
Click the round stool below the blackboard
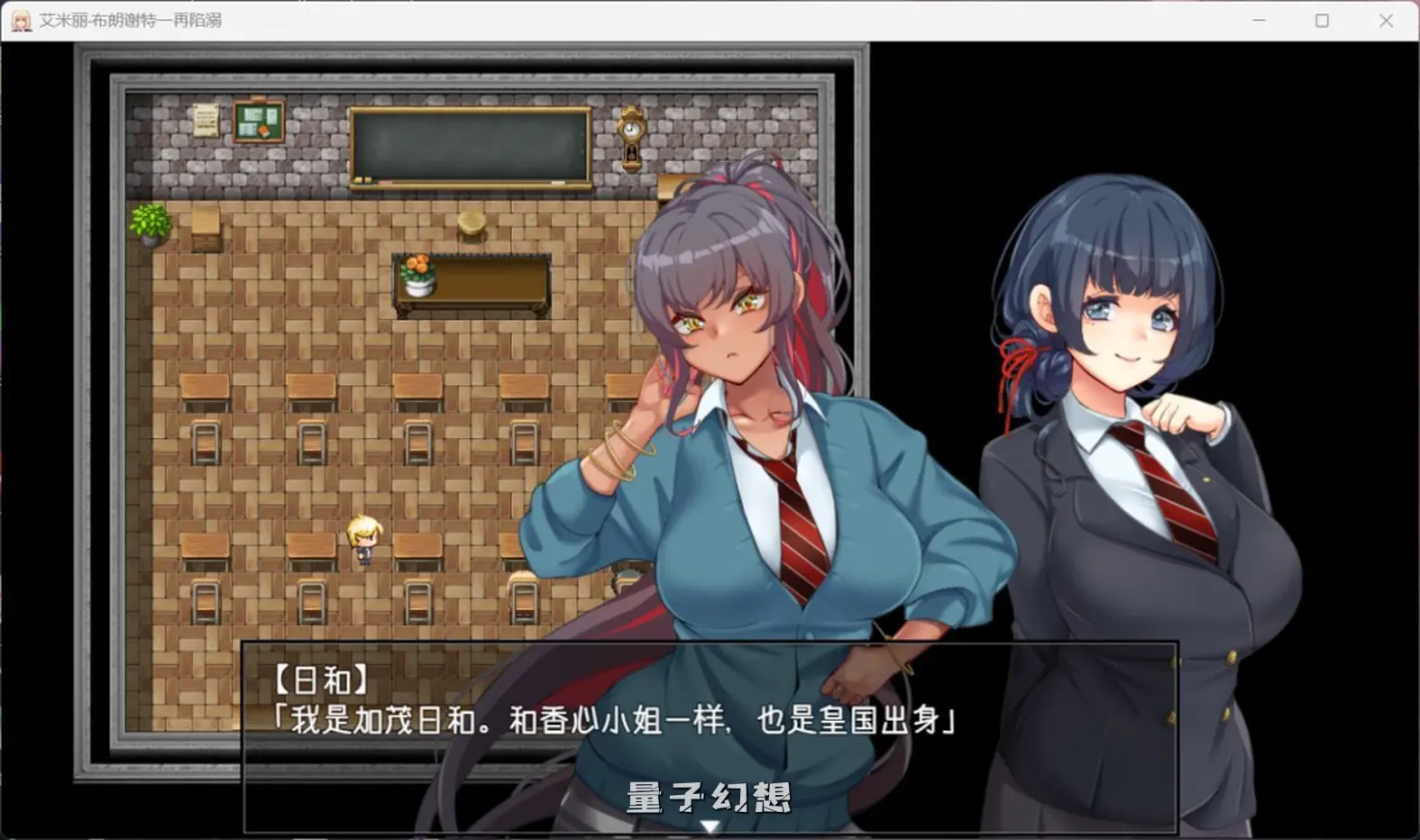[x=471, y=224]
